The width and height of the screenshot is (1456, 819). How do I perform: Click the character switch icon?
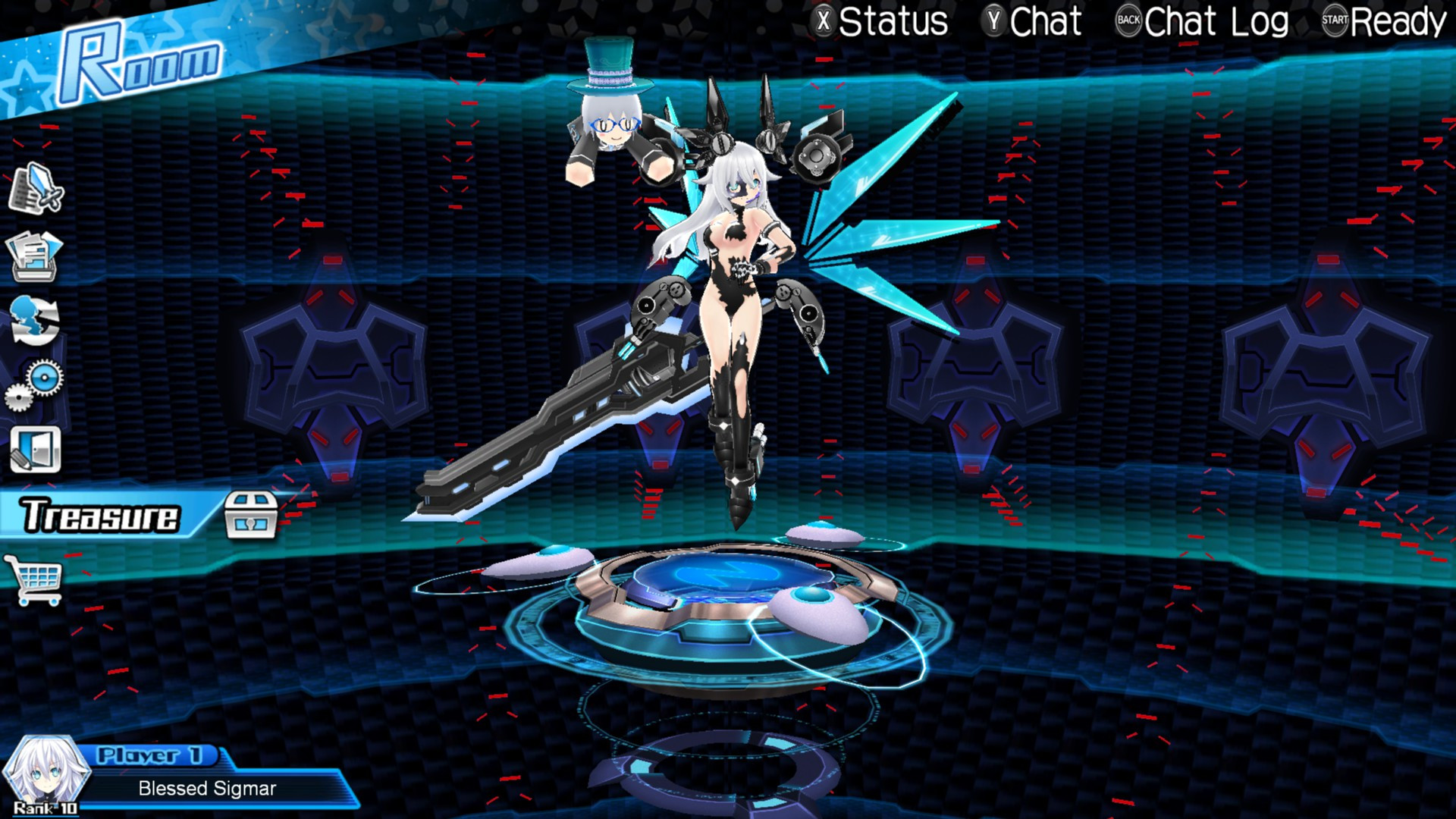tap(36, 318)
